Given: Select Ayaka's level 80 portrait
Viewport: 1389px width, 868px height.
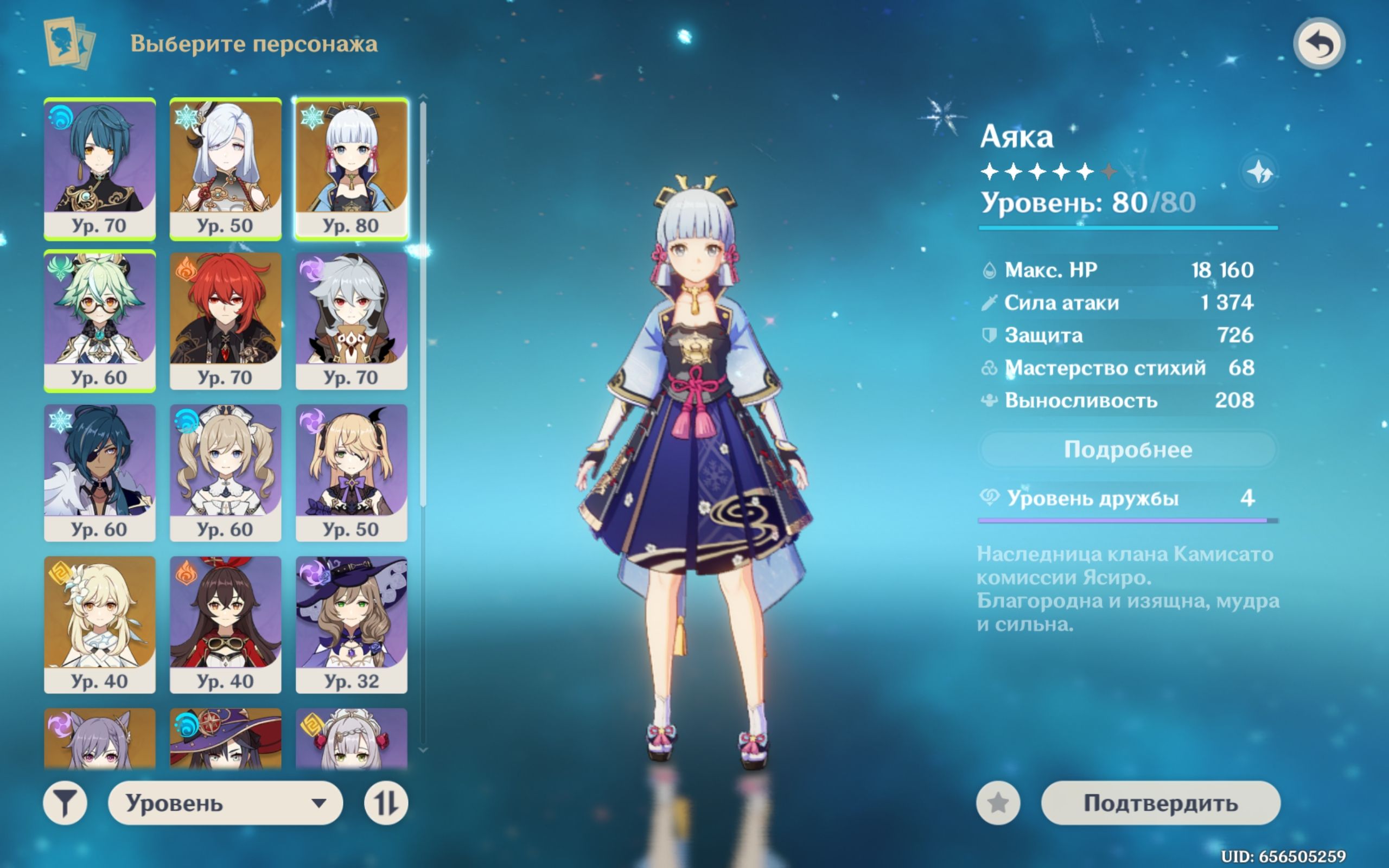Looking at the screenshot, I should pyautogui.click(x=351, y=168).
